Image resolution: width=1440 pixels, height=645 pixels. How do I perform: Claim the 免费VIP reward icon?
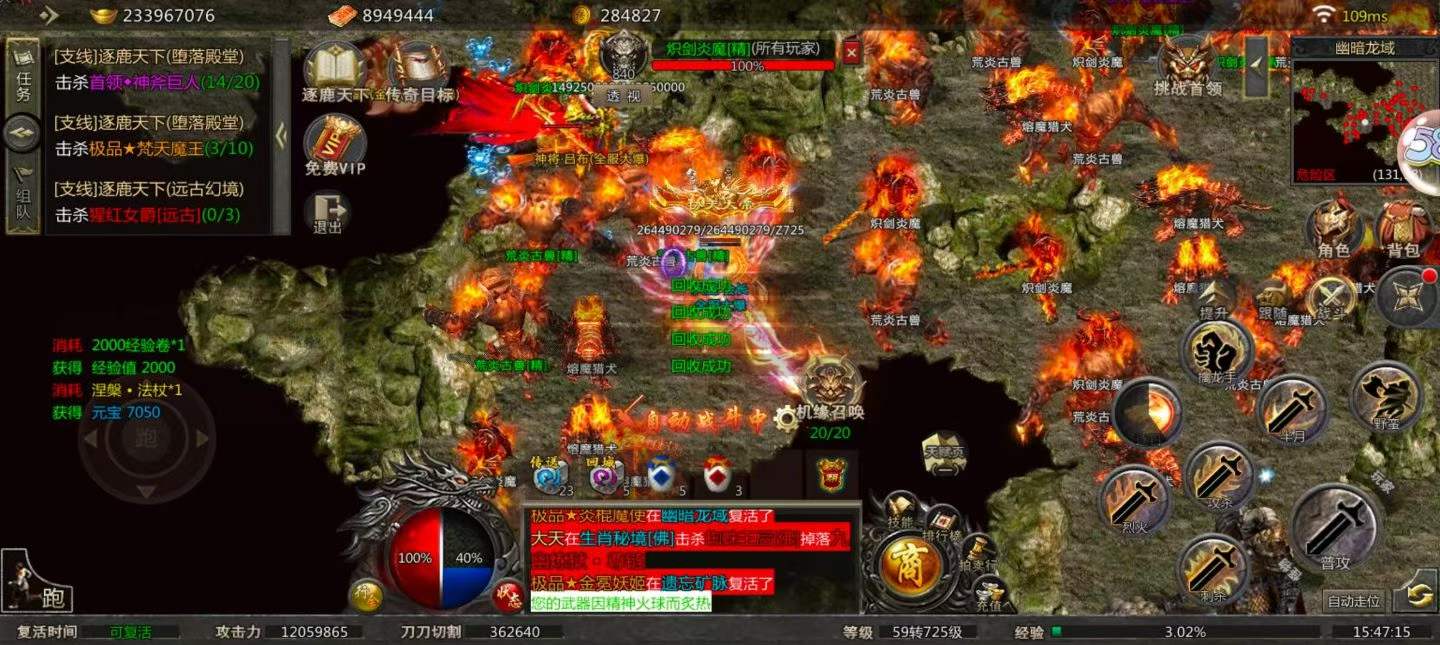[335, 143]
